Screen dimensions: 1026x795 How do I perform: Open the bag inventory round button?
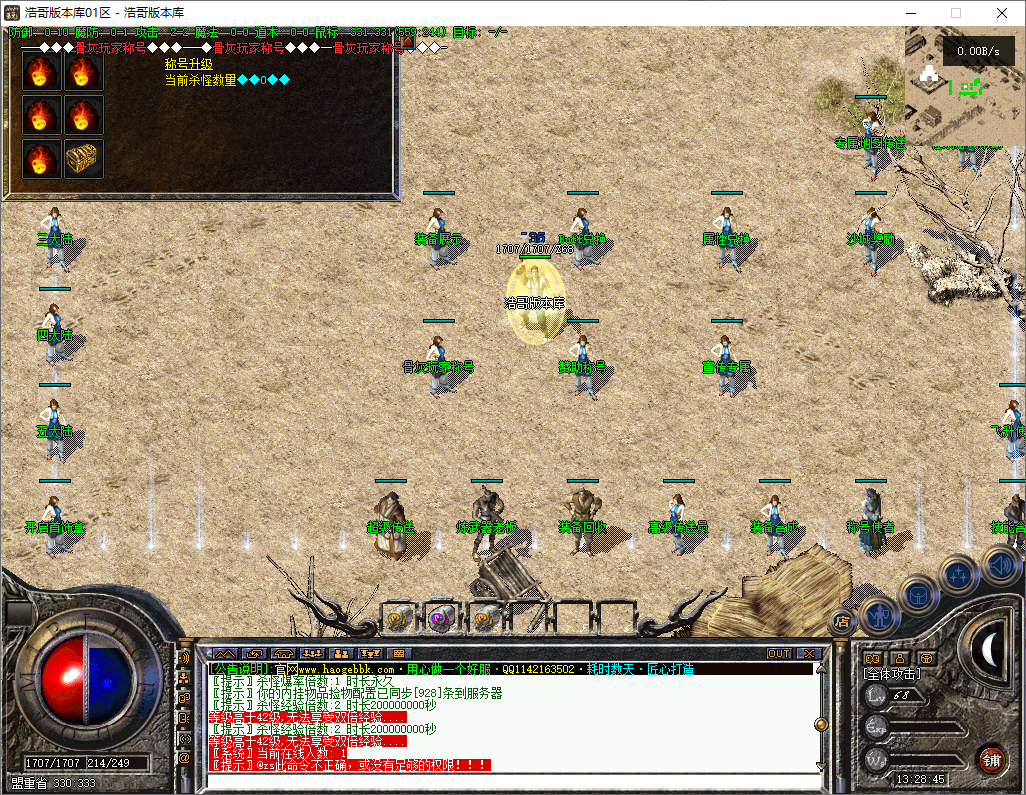(x=918, y=594)
